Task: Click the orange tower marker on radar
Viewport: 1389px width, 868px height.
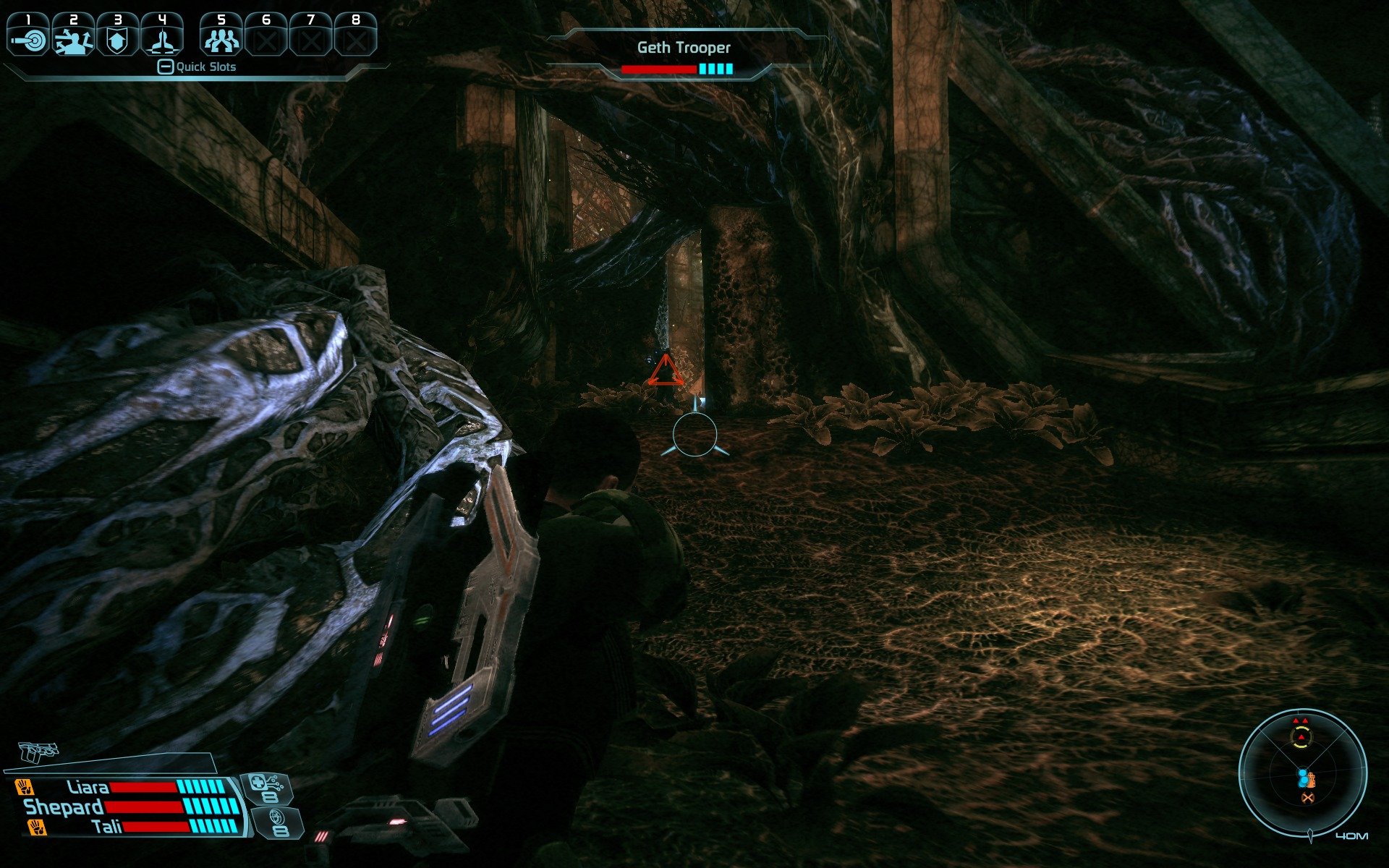Action: point(1313,780)
